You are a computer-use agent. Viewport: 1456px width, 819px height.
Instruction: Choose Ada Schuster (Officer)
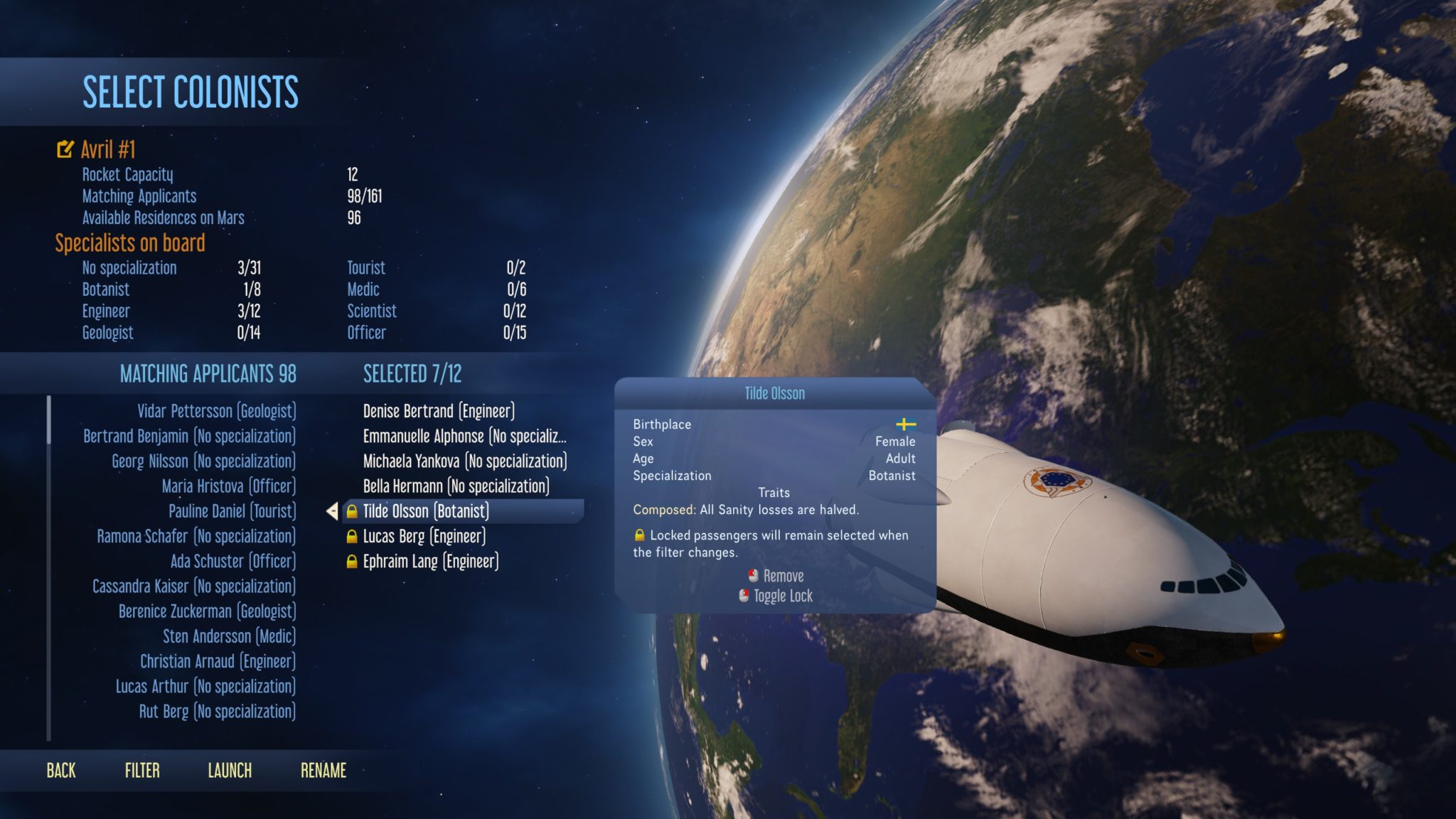pyautogui.click(x=232, y=561)
